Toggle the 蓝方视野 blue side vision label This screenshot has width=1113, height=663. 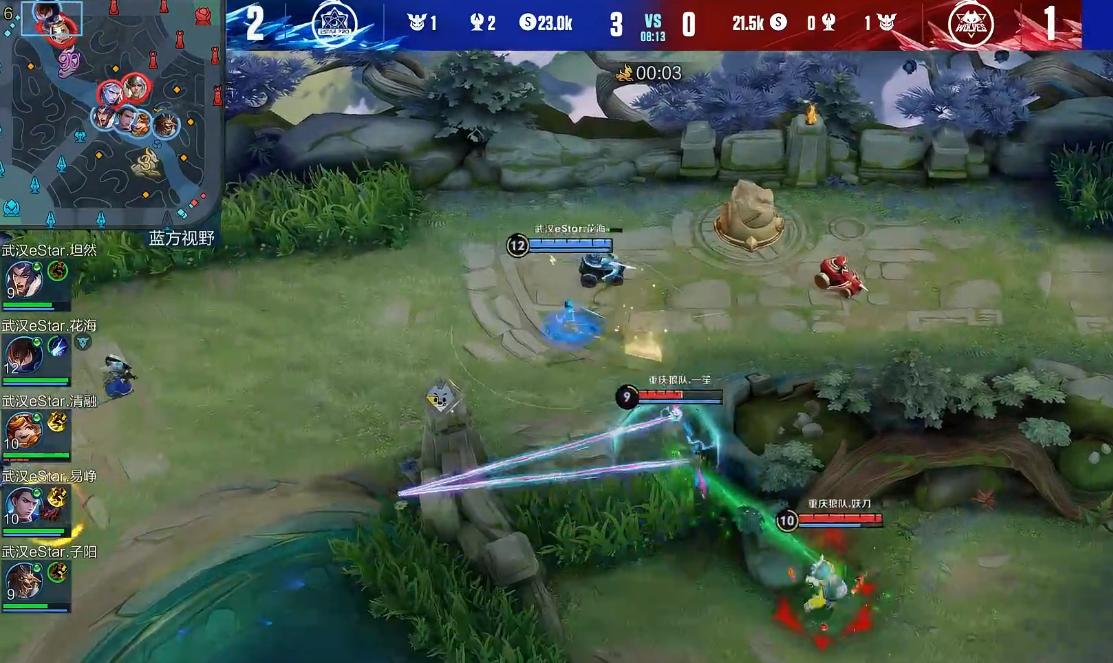(x=181, y=238)
